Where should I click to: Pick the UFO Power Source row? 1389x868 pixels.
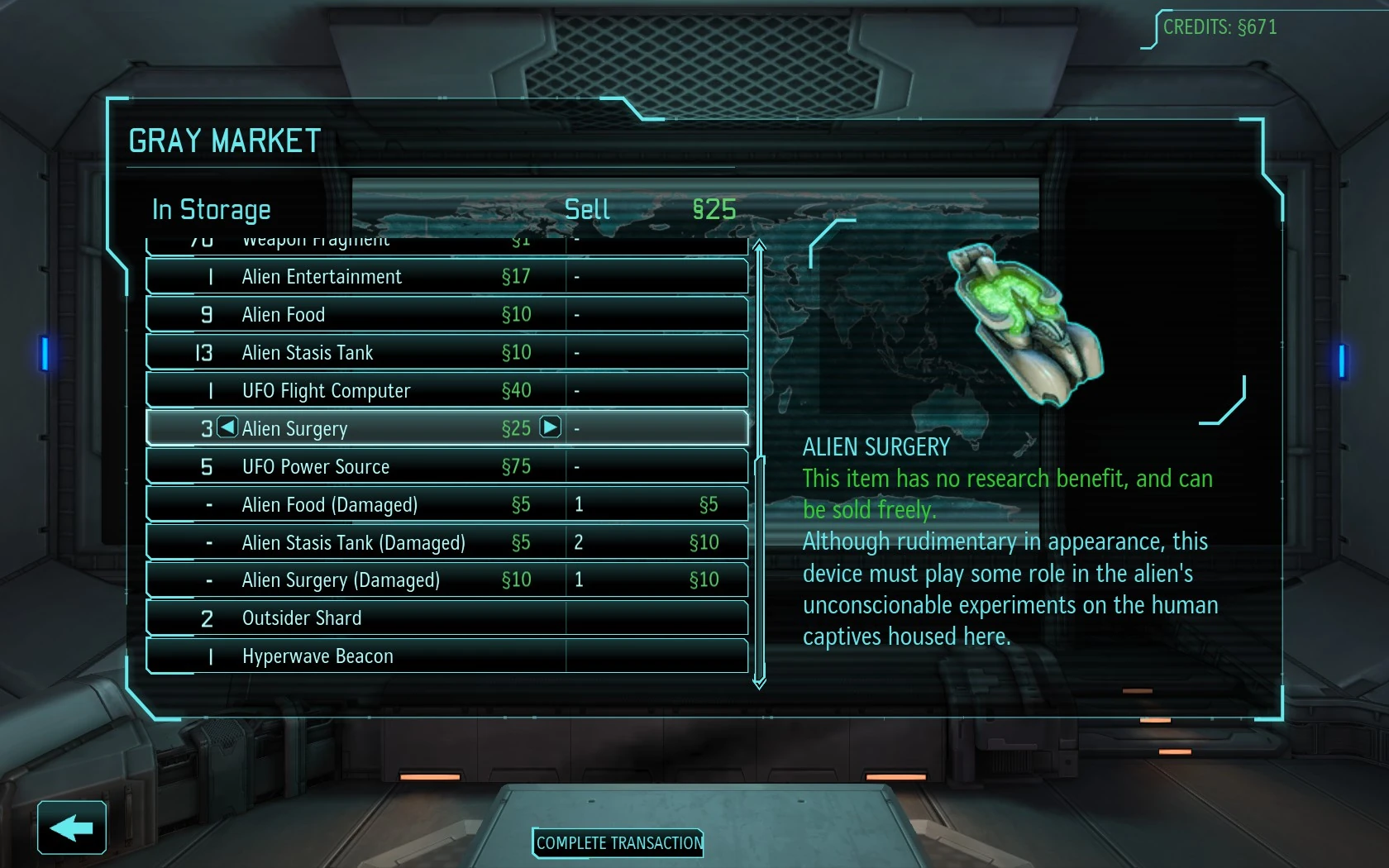coord(446,466)
